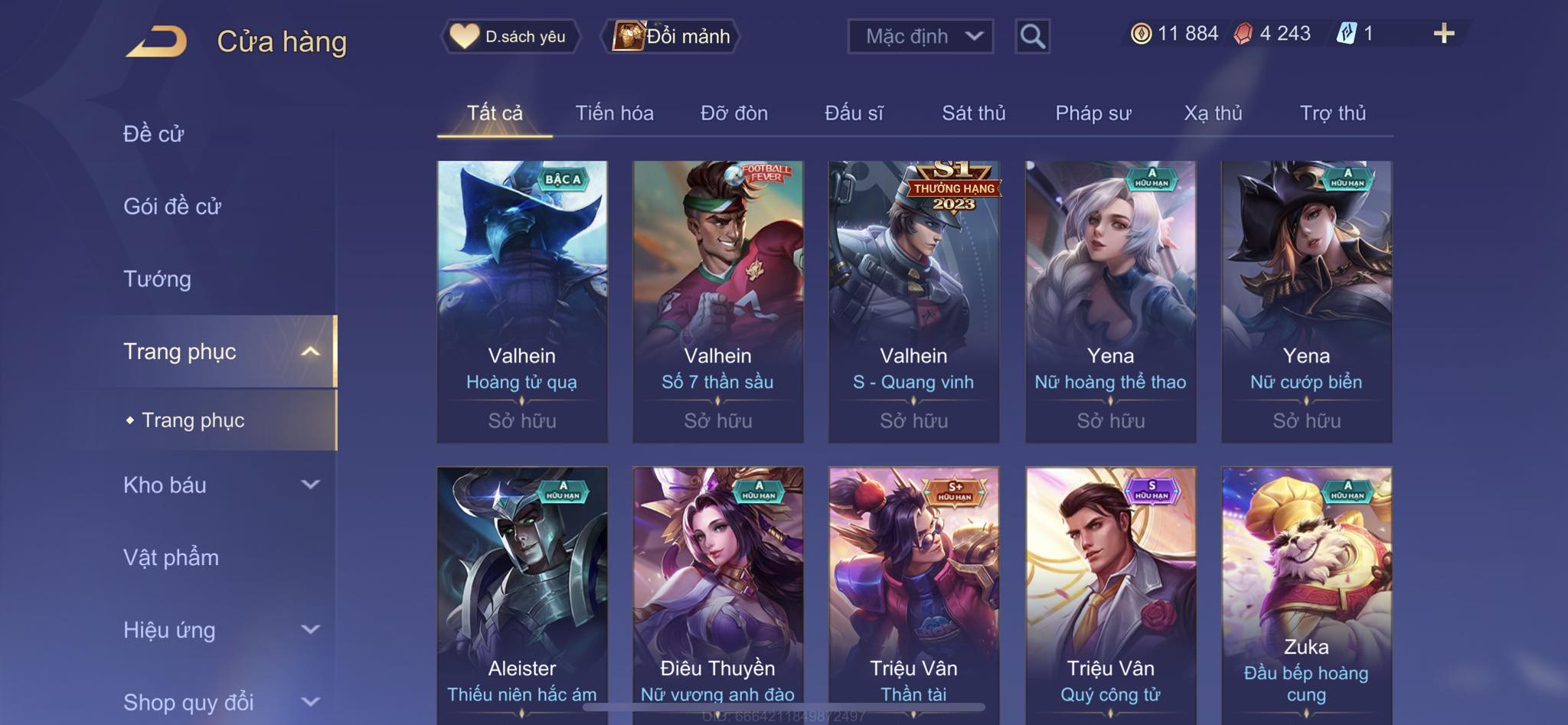Click the magnifying glass search button
The image size is (1568, 725).
1032,36
